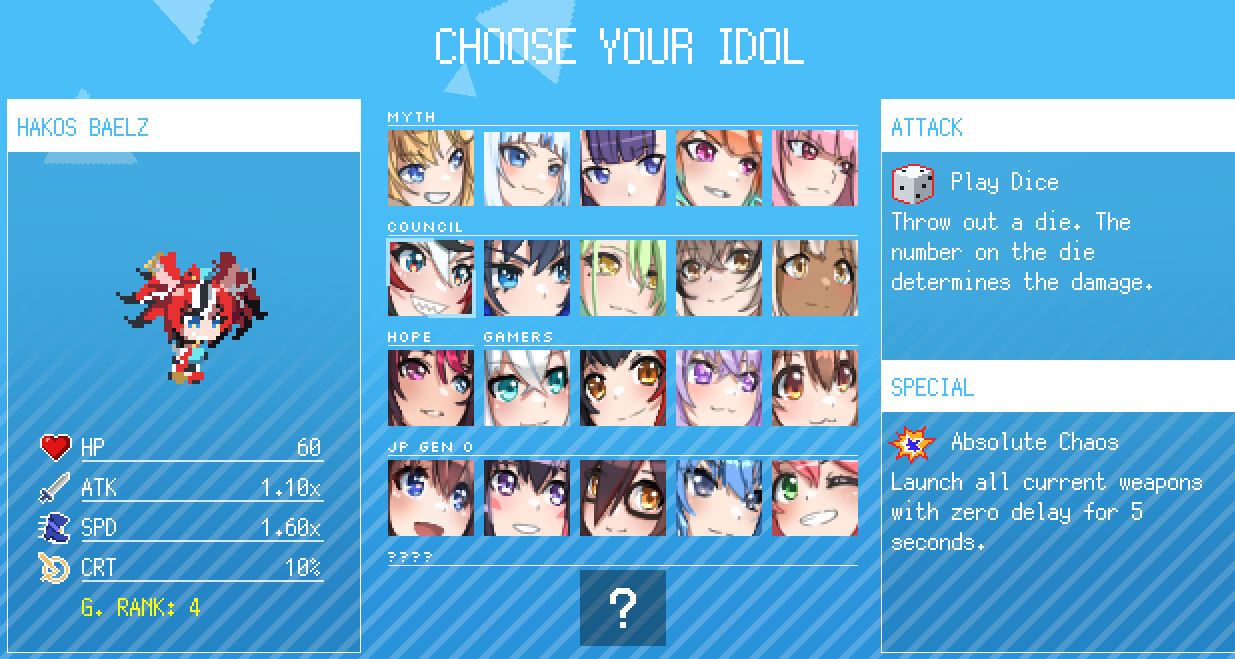Choose AZKi with purple eyes
Screen dimensions: 1235x659
click(527, 498)
